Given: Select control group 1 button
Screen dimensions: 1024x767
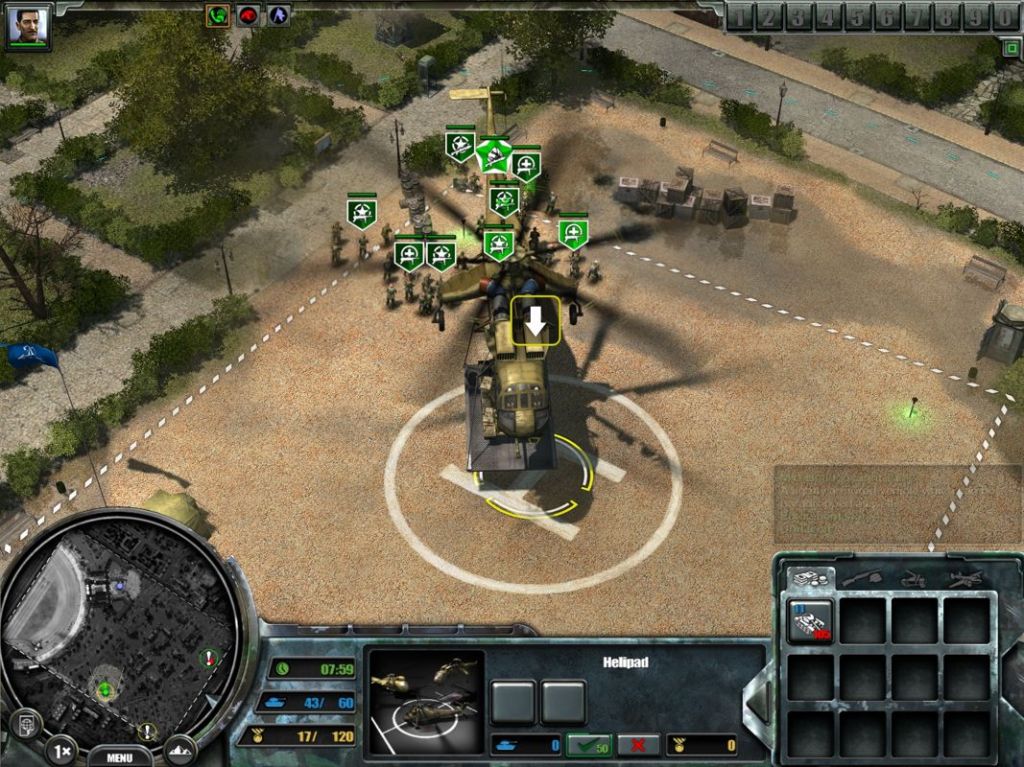Looking at the screenshot, I should (740, 16).
